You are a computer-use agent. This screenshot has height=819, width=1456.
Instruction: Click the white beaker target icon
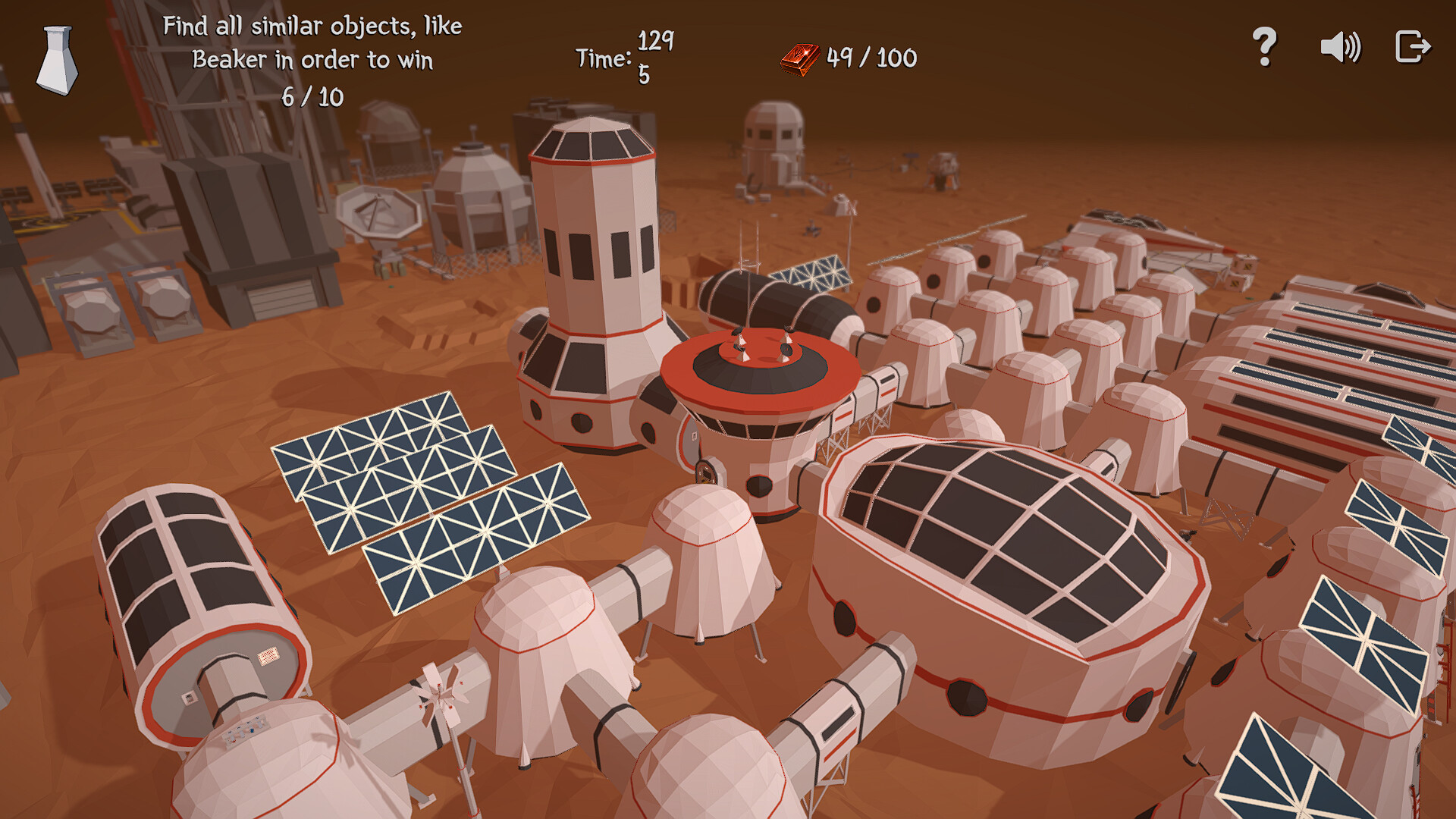[58, 61]
